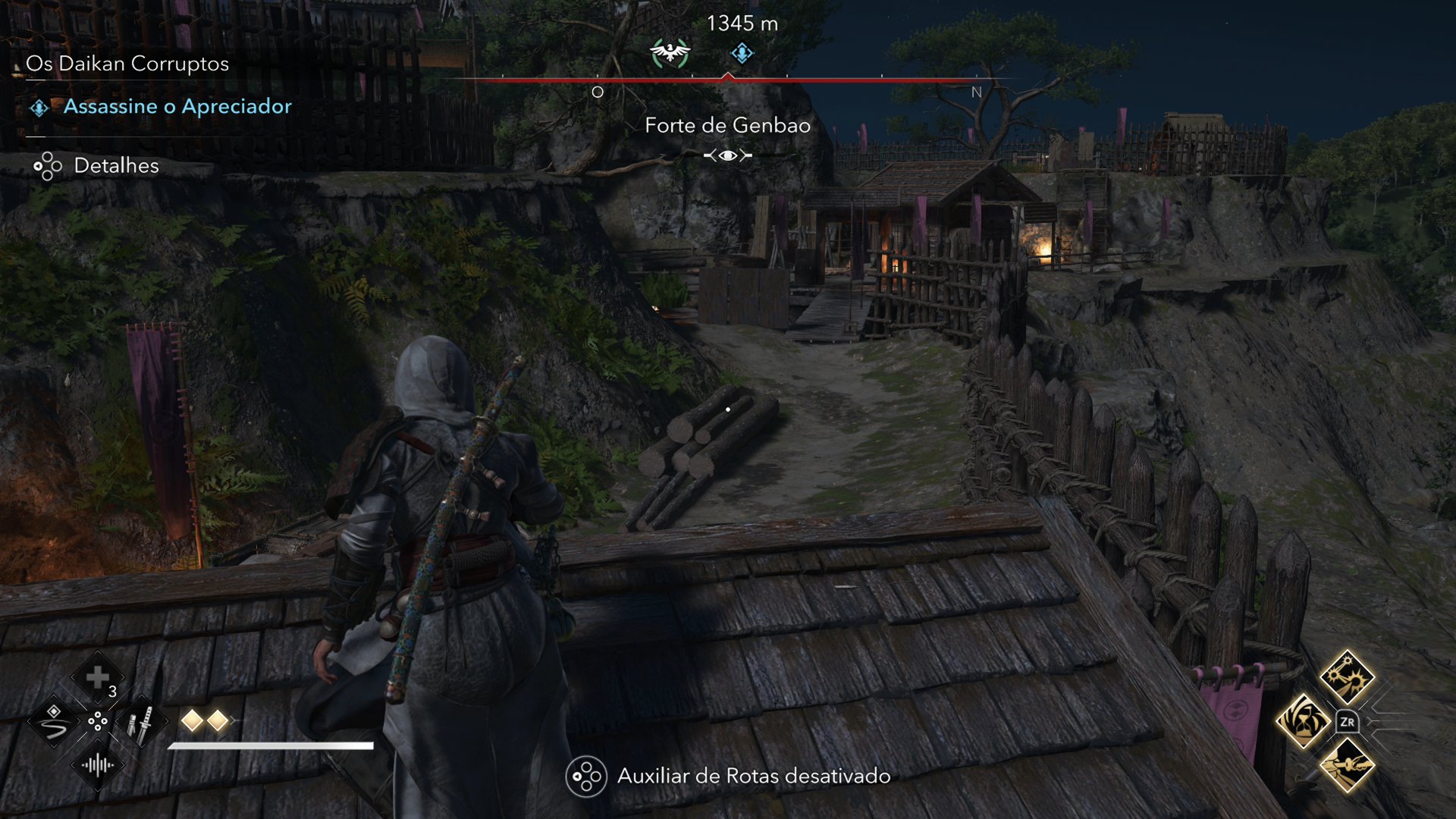Image resolution: width=1456 pixels, height=819 pixels.
Task: Click the eavesdrop sound wave icon
Action: pos(97,766)
